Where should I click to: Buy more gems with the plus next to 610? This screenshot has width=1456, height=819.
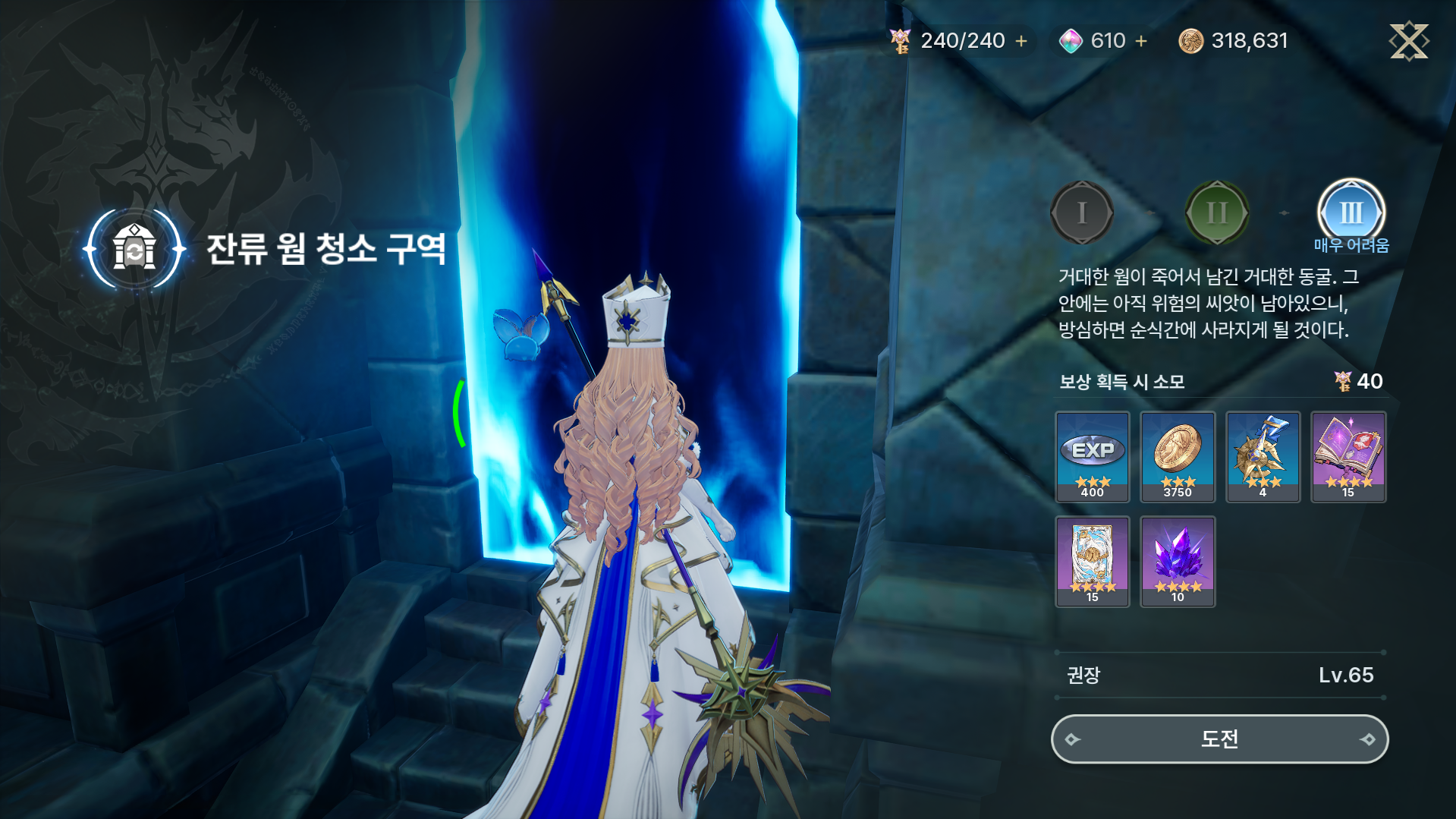click(x=1141, y=41)
